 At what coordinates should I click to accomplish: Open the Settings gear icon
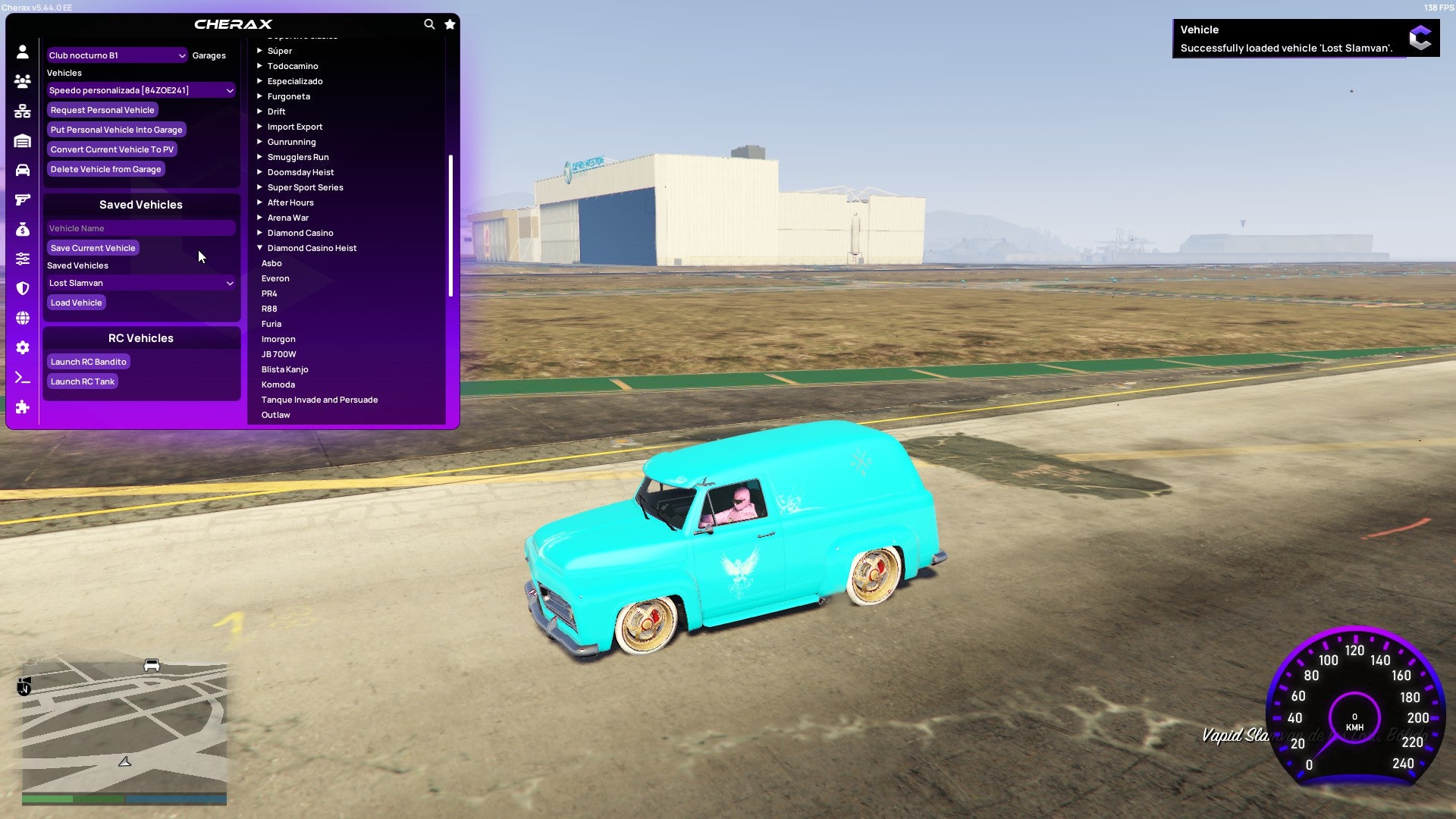[23, 347]
